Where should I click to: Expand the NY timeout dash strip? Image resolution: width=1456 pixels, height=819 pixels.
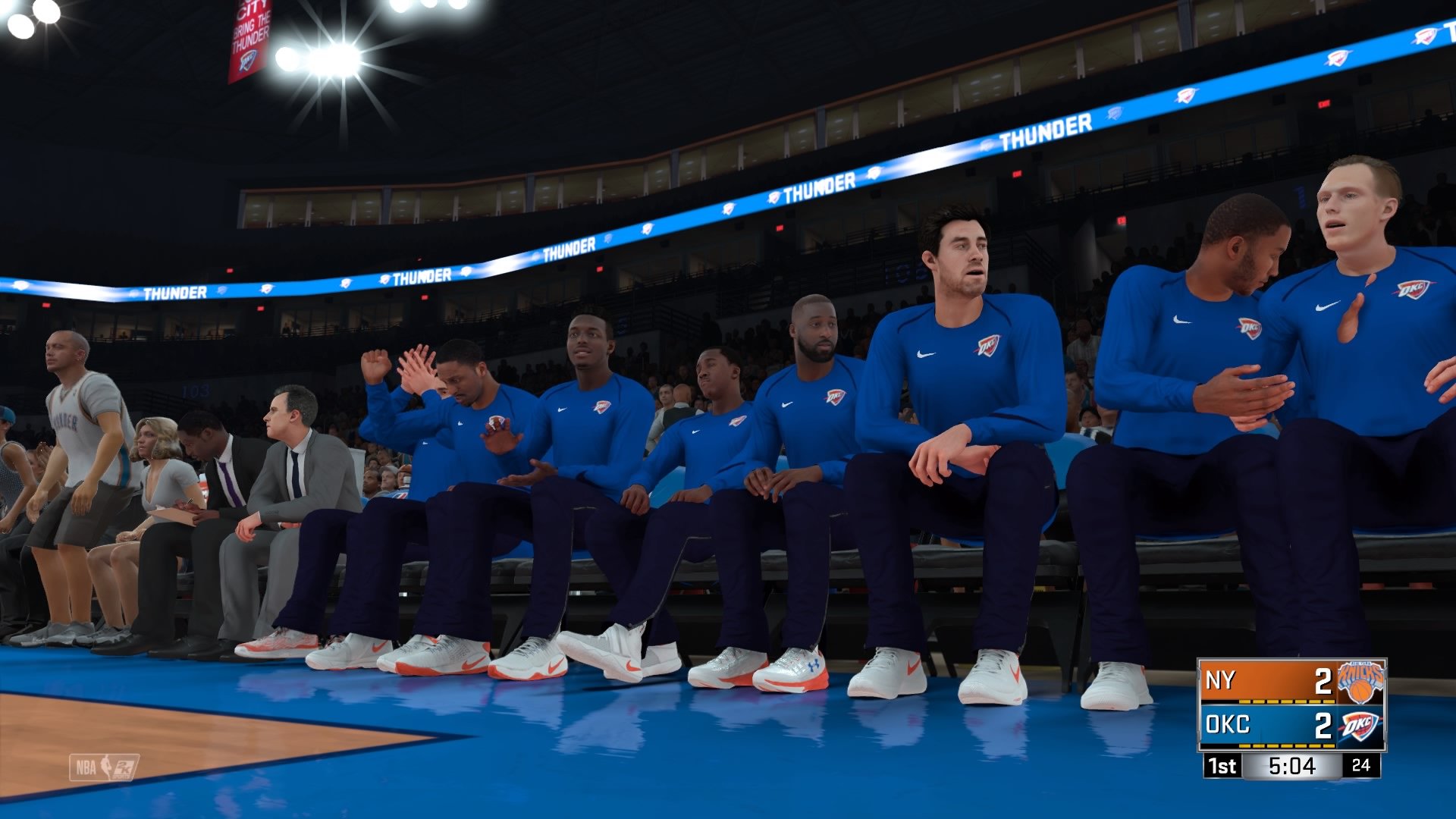coord(1287,701)
